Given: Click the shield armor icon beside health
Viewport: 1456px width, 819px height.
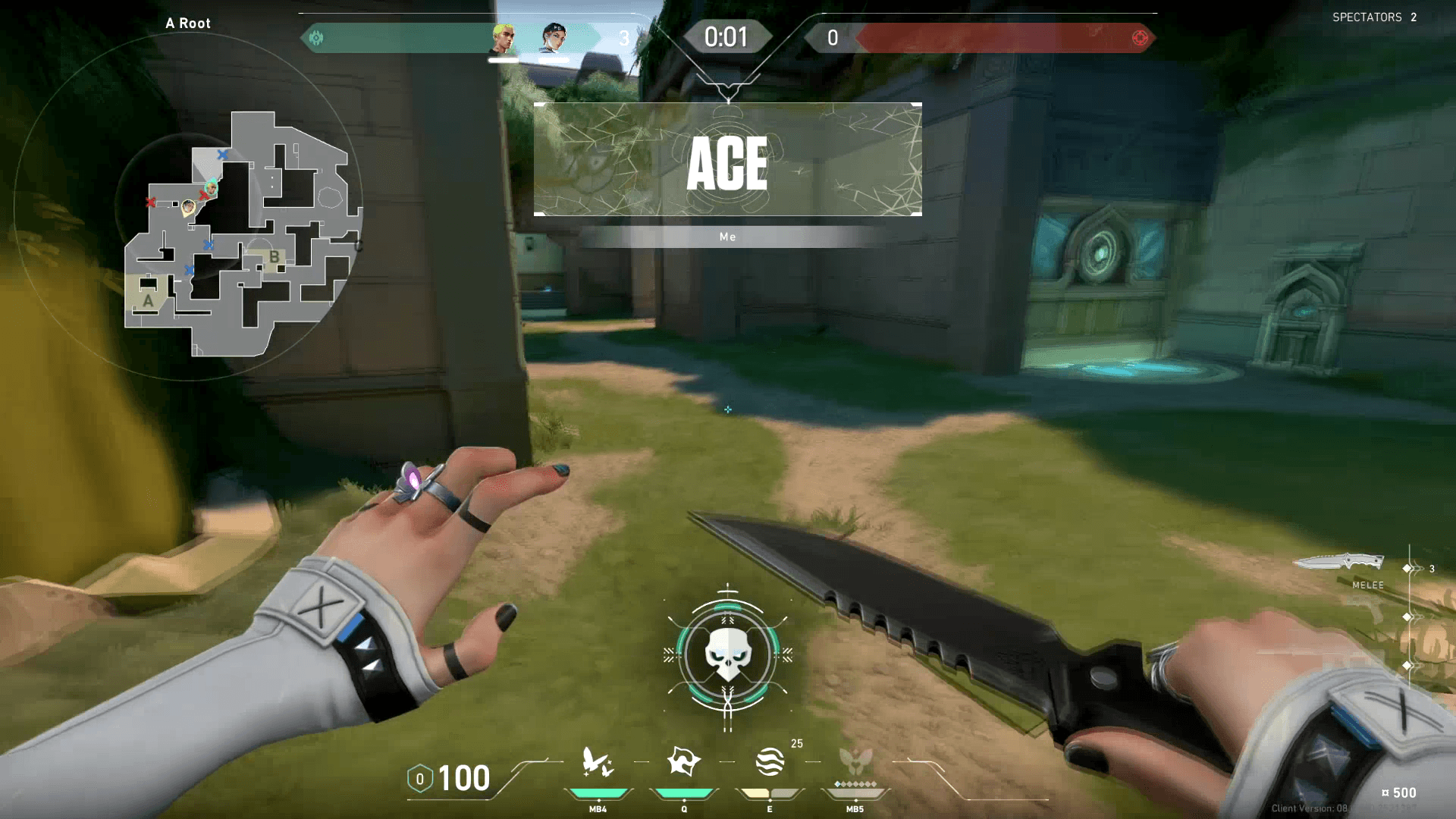Looking at the screenshot, I should (419, 779).
